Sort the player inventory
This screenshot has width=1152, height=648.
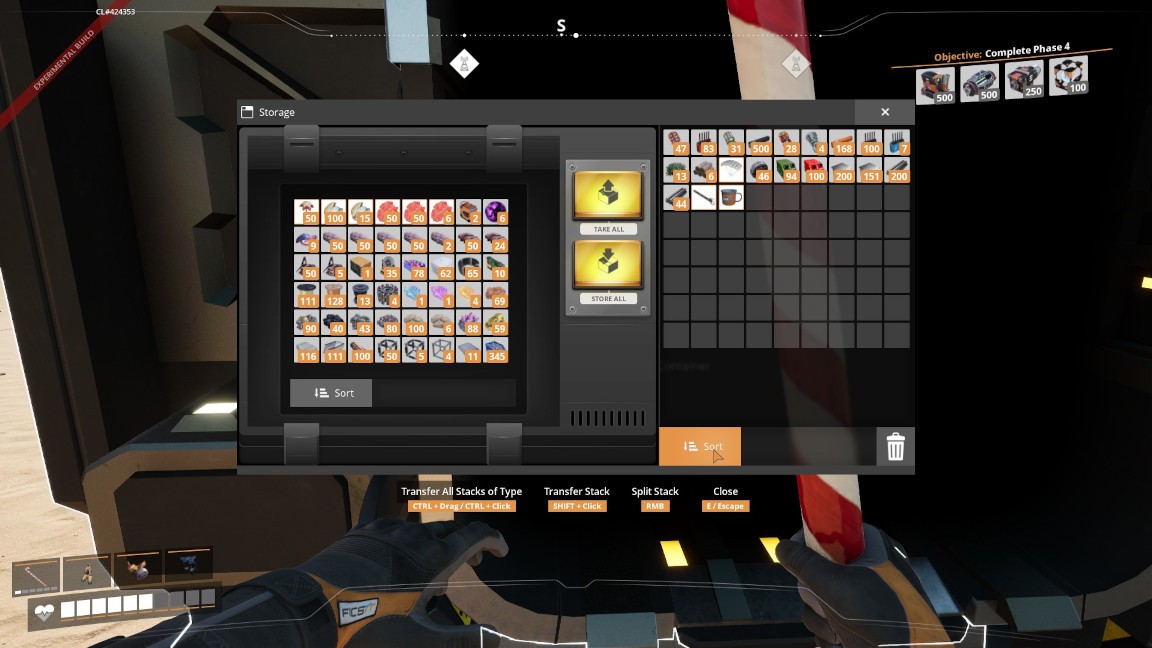pyautogui.click(x=700, y=446)
